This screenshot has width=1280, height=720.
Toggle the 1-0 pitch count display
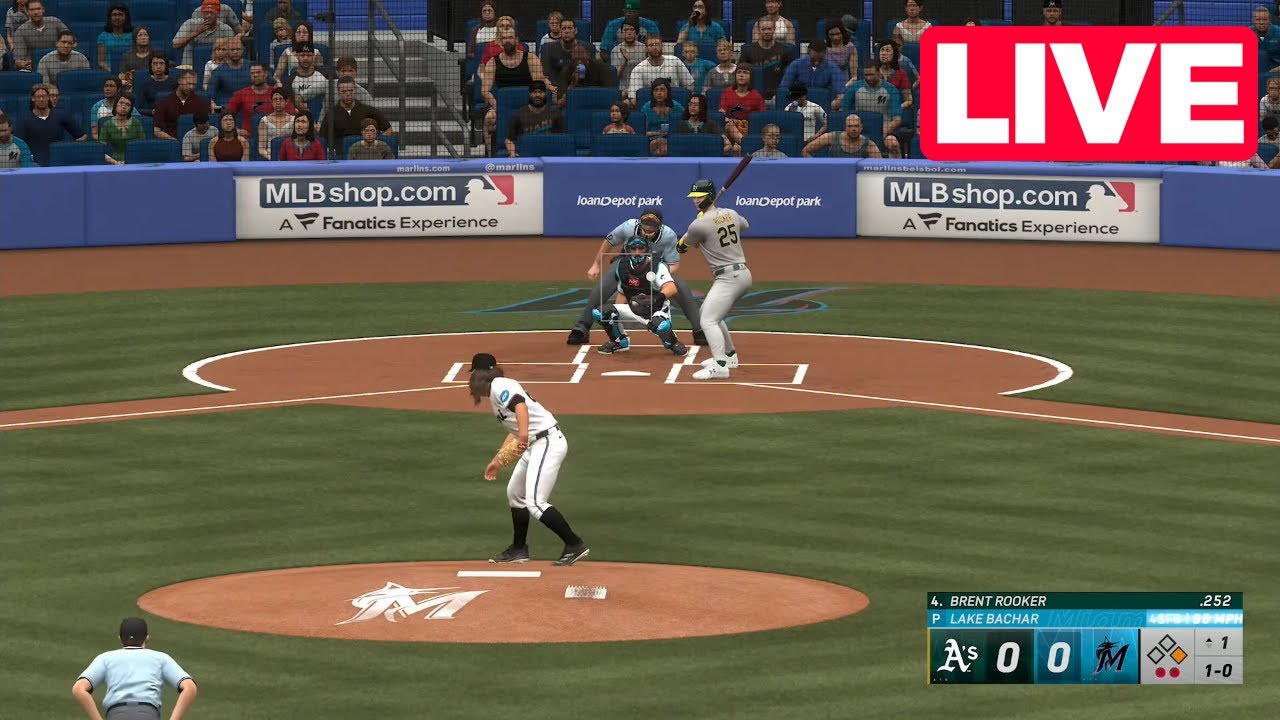1218,669
